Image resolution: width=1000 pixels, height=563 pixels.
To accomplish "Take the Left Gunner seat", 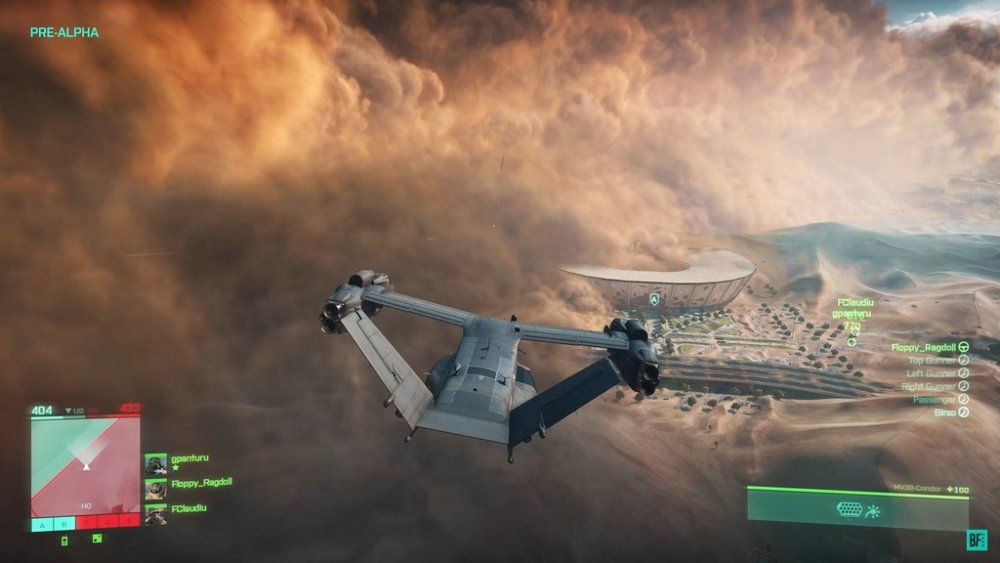I will click(x=937, y=373).
